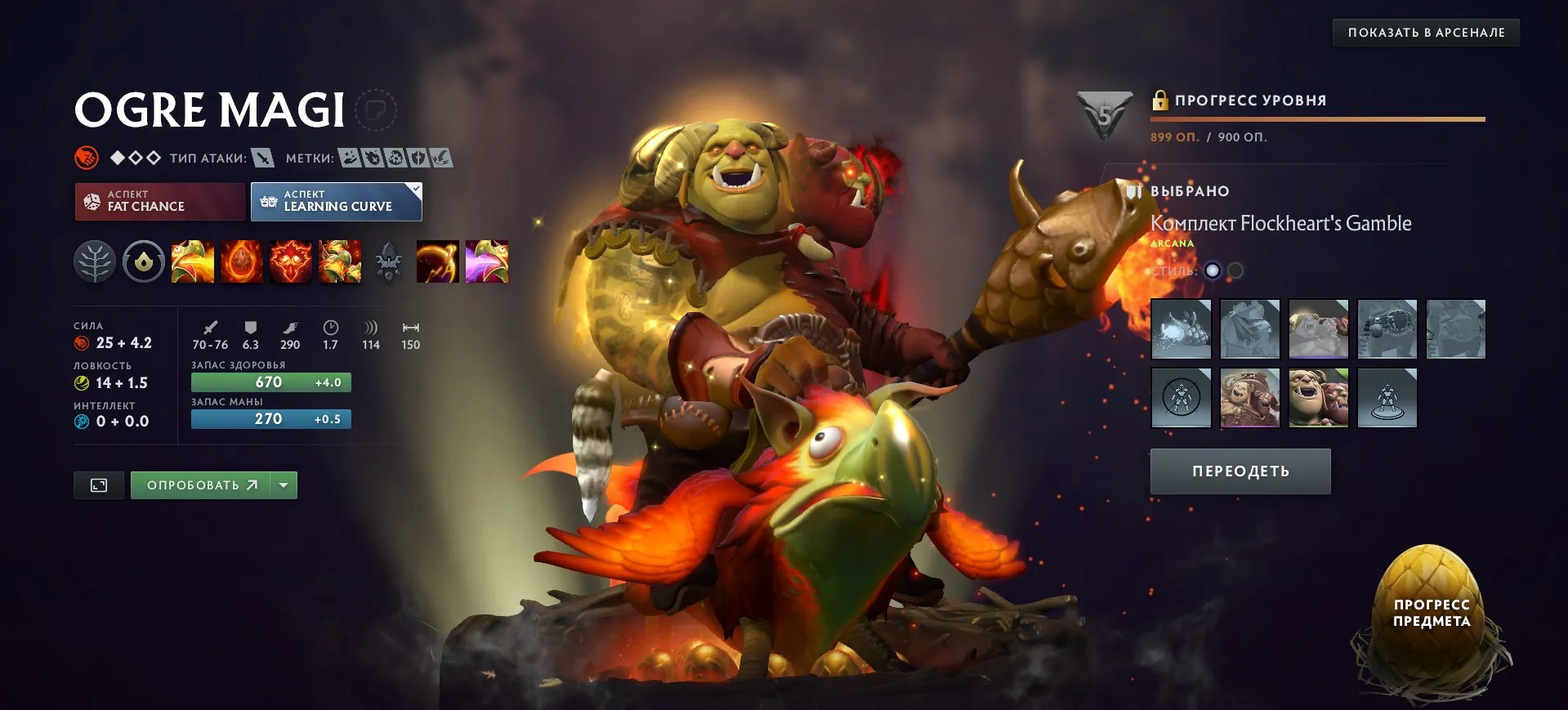Select the purple Multicast ability icon
1568x710 pixels.
[487, 261]
